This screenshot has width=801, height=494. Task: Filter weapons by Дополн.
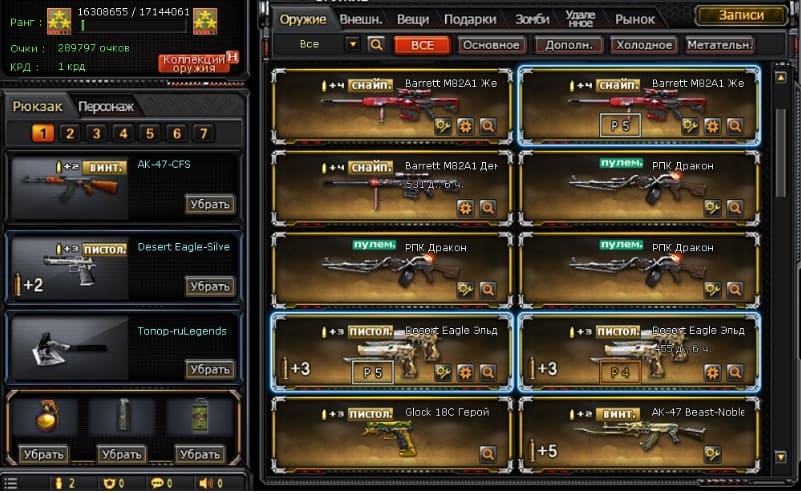[x=568, y=45]
